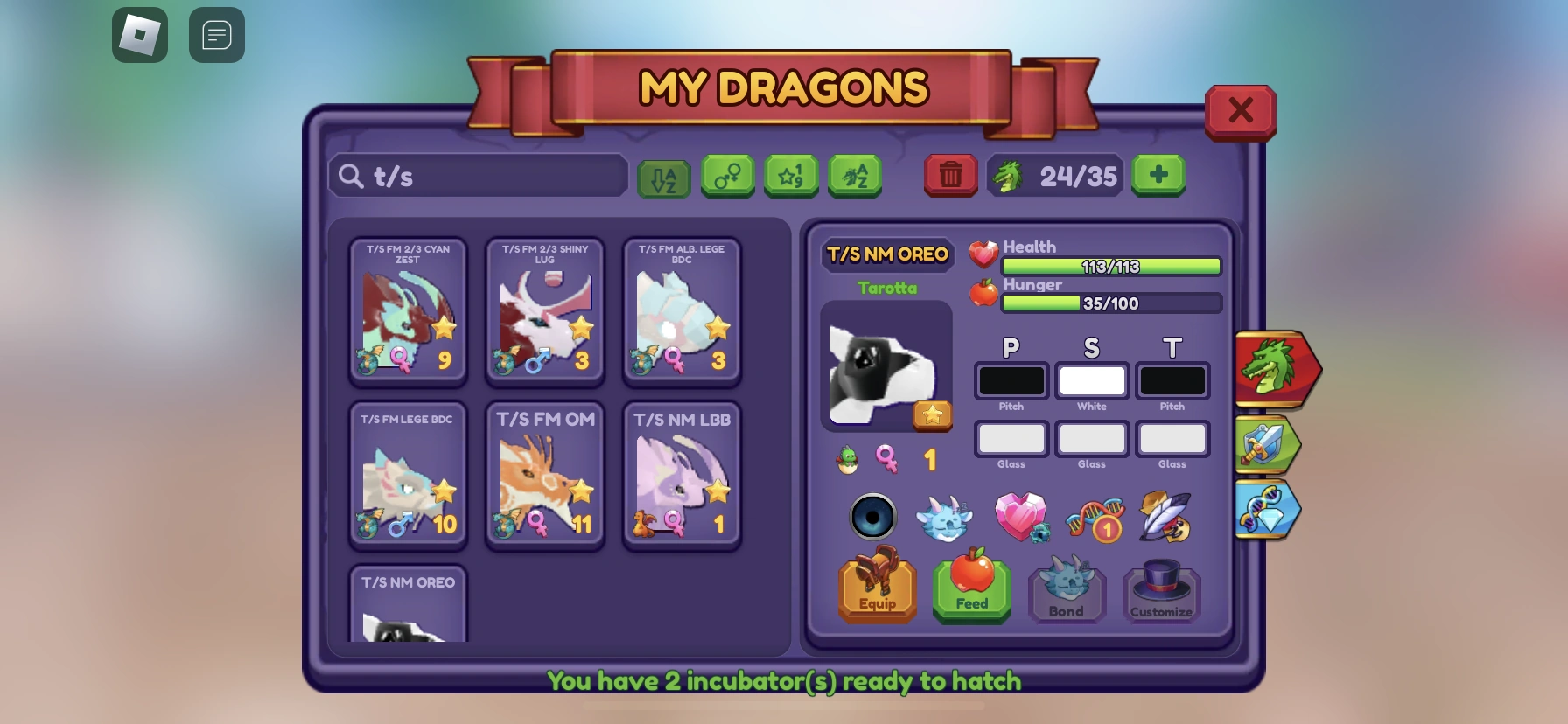Sort dragons by star level

tap(791, 176)
